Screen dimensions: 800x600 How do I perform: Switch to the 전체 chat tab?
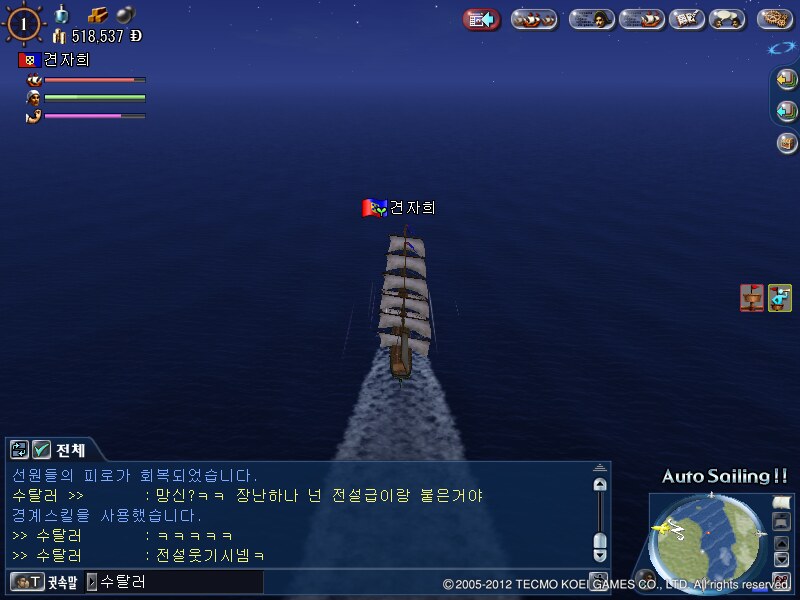coord(71,450)
